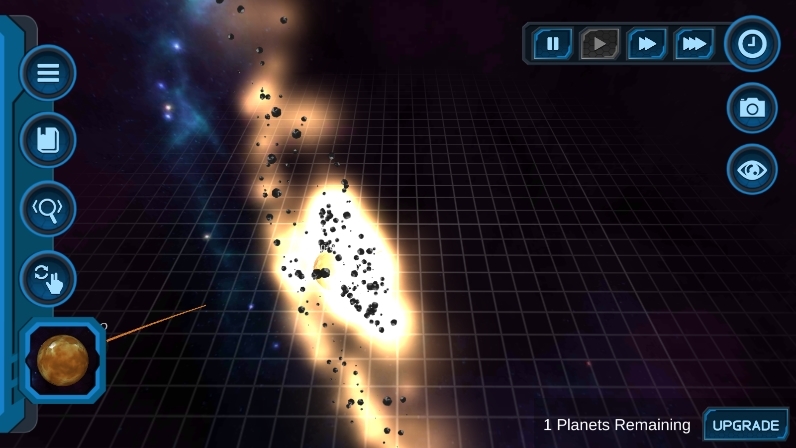This screenshot has height=448, width=796.
Task: Open the clock time controls
Action: (x=752, y=43)
